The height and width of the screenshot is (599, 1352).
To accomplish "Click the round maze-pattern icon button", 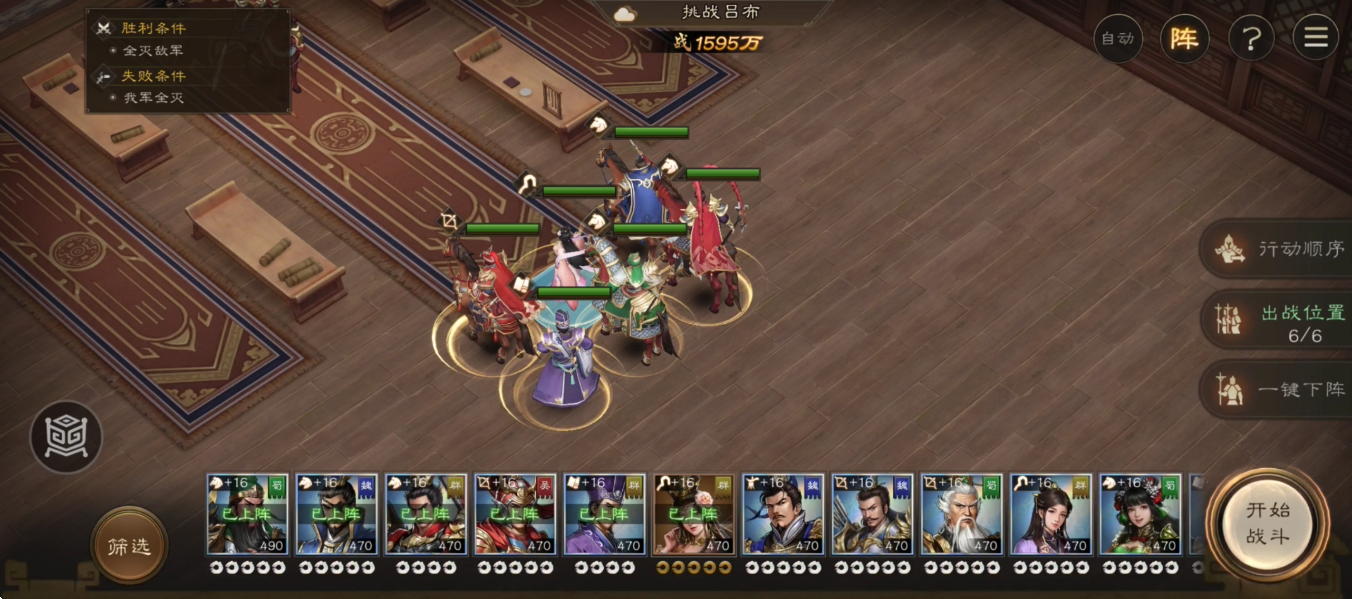I will pyautogui.click(x=66, y=437).
